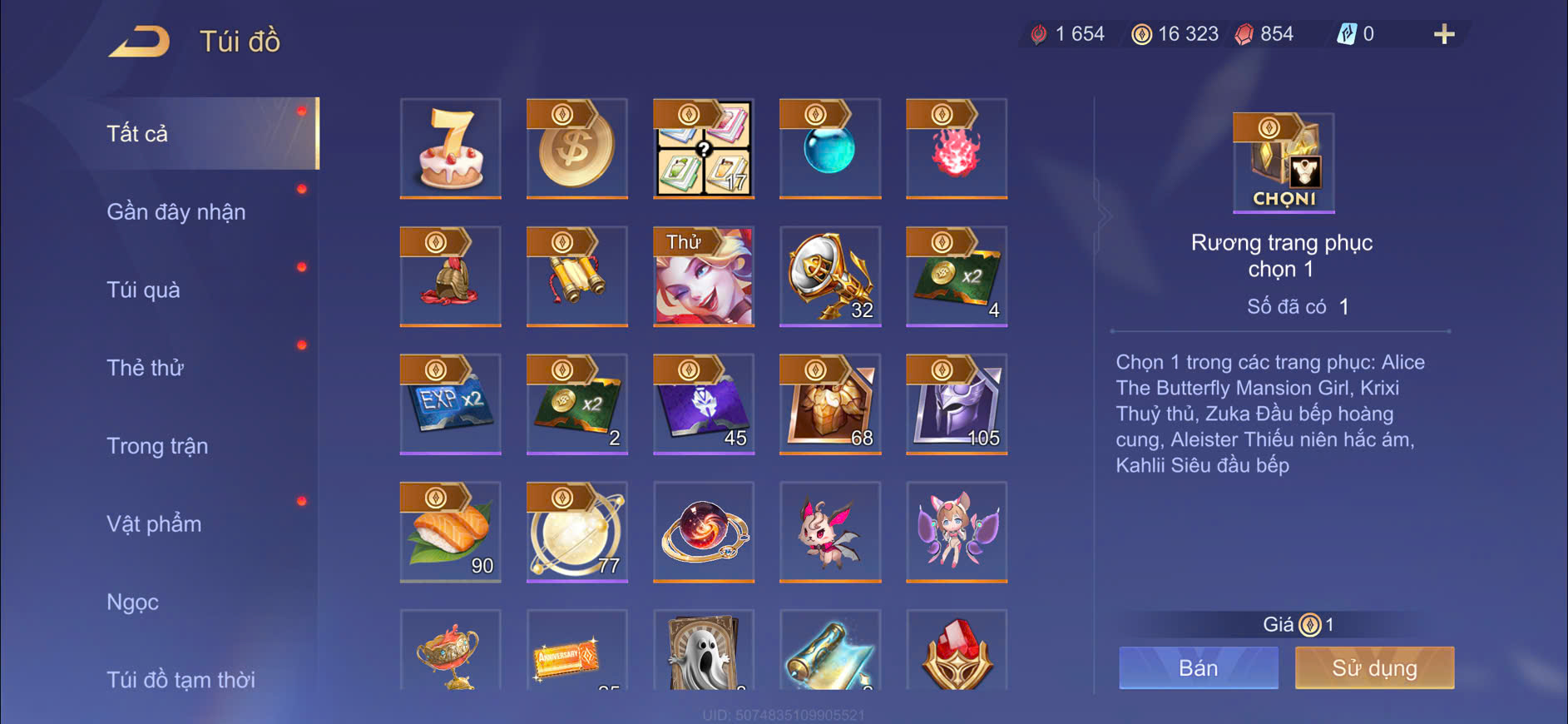The image size is (1568, 724).
Task: Choose the Thử trial hero card
Action: pos(704,276)
